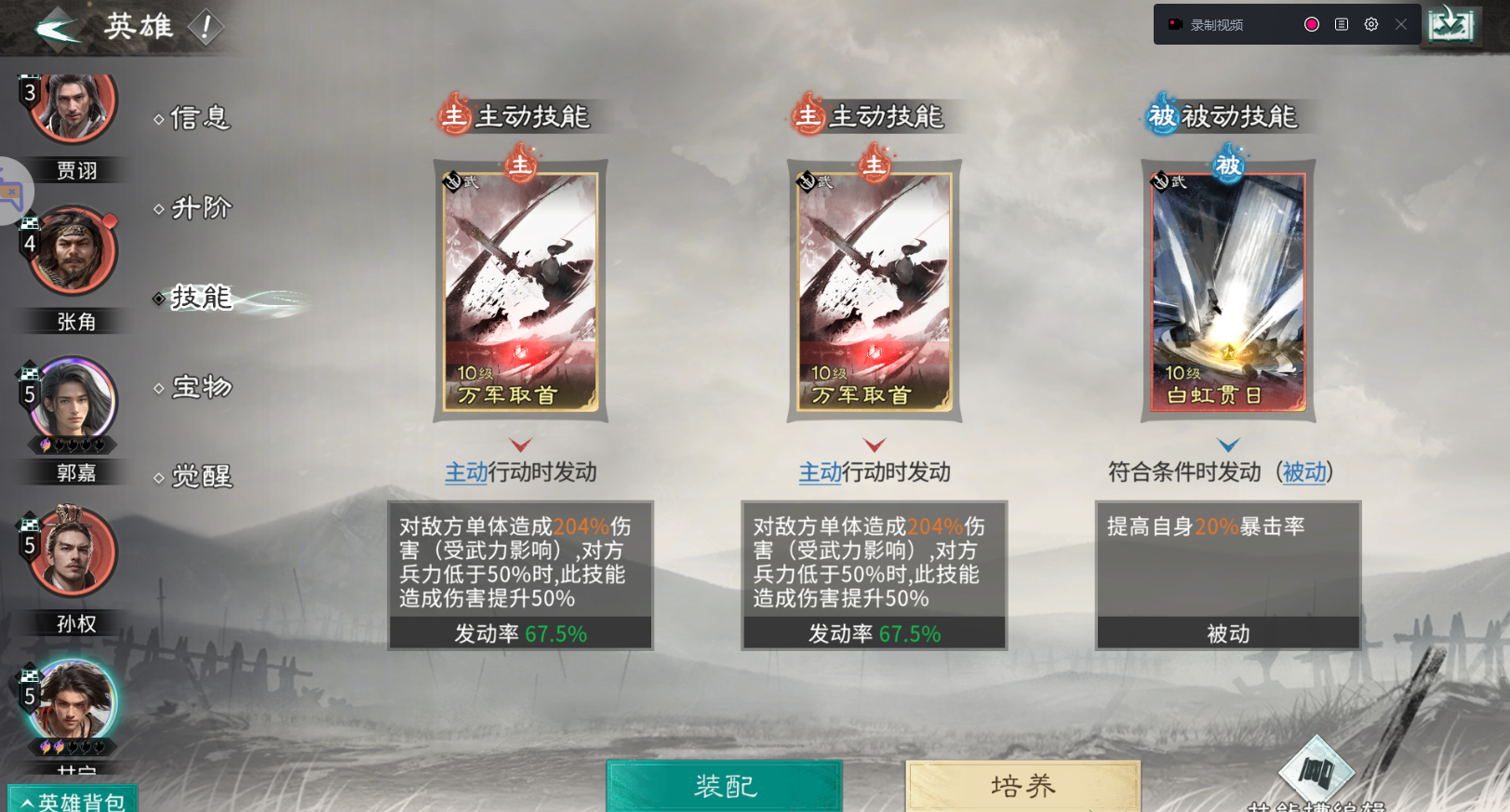Screen dimensions: 1510x812
Task: Click the red chevron under the second 万军取首 card
Action: (873, 443)
